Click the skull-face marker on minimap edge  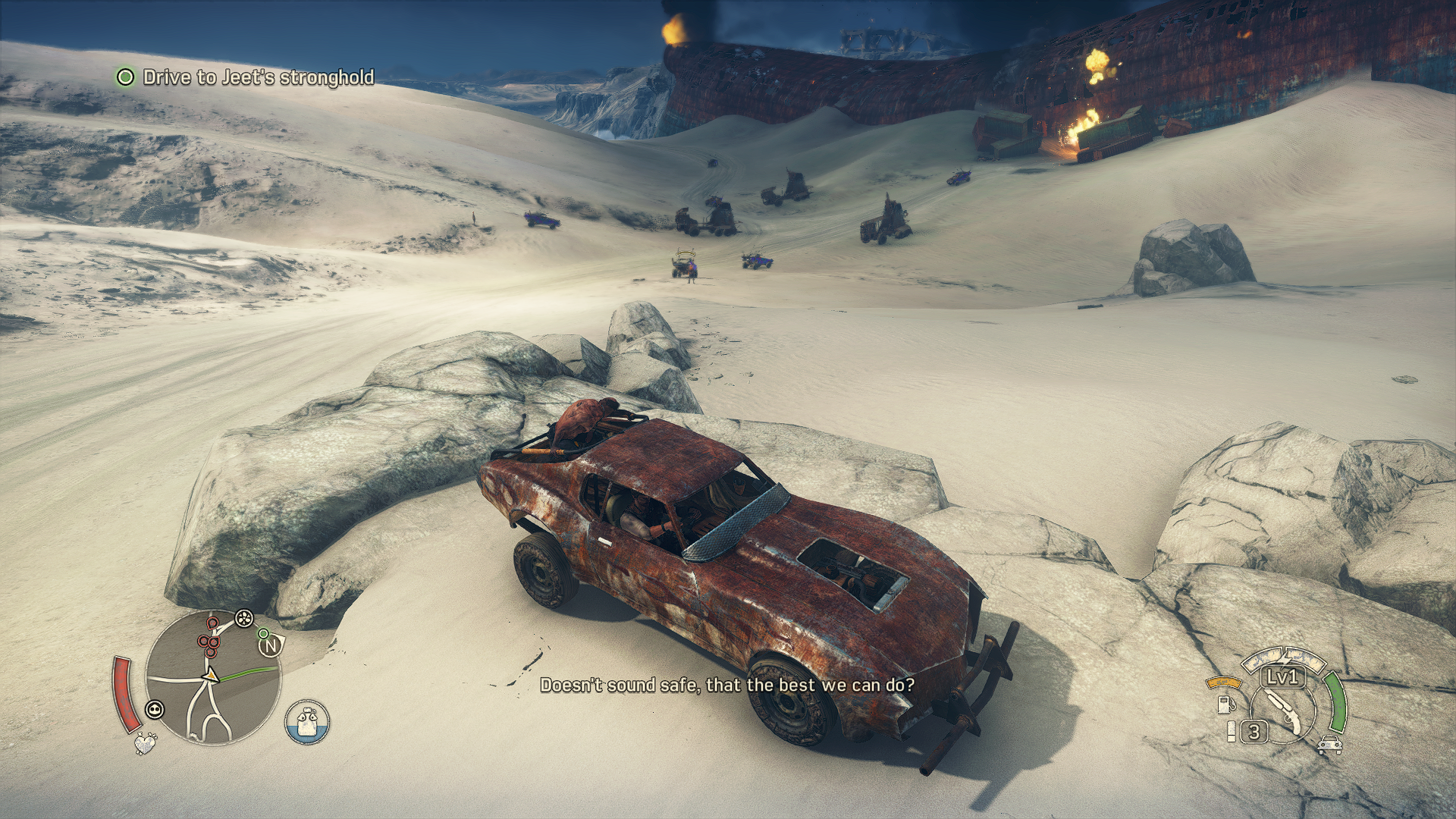tap(155, 710)
